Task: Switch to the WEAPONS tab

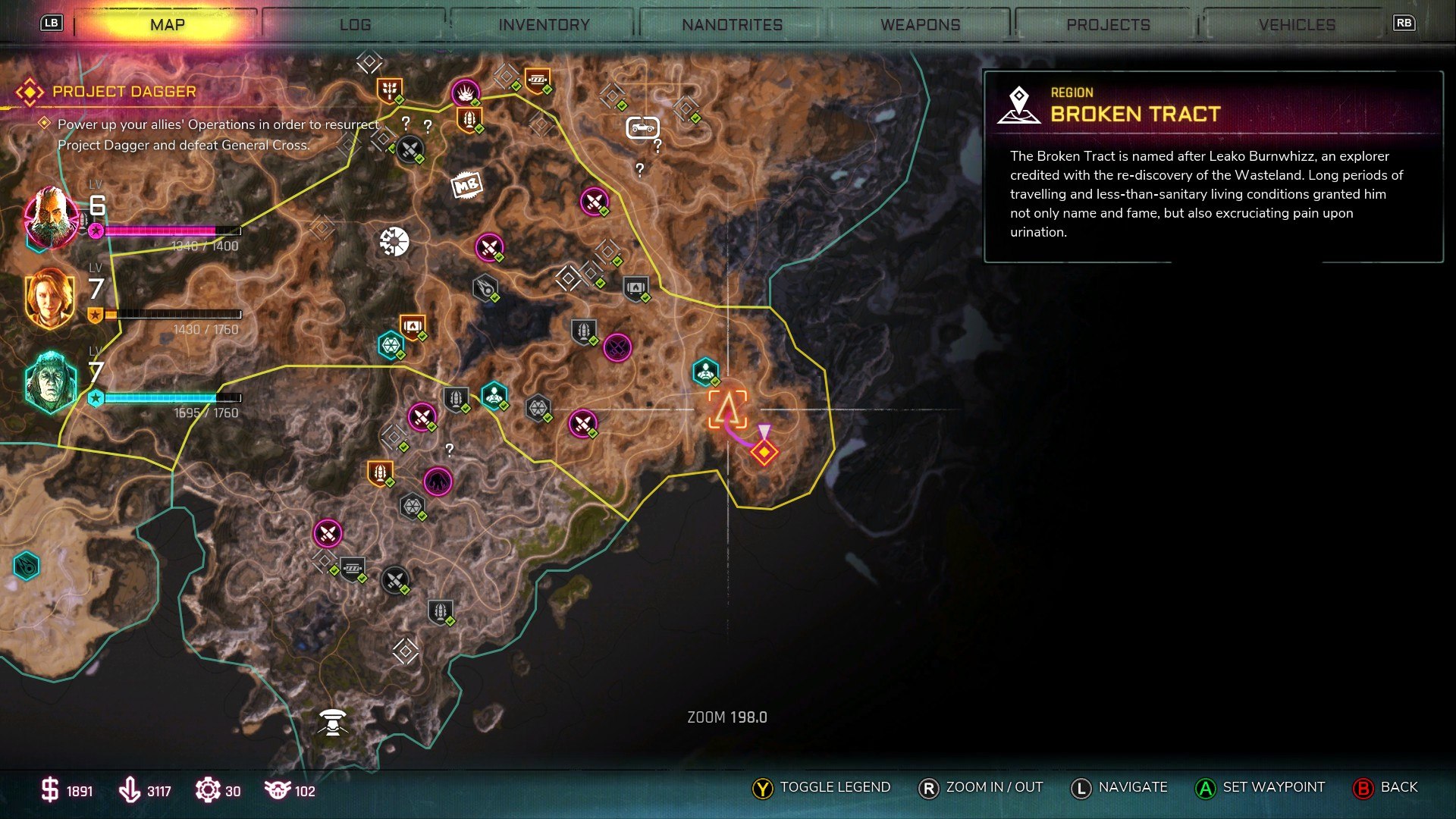Action: 920,24
